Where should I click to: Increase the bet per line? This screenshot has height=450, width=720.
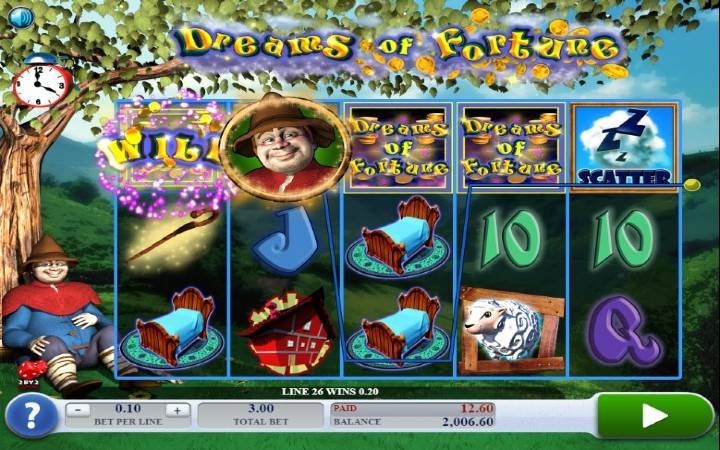(x=177, y=409)
